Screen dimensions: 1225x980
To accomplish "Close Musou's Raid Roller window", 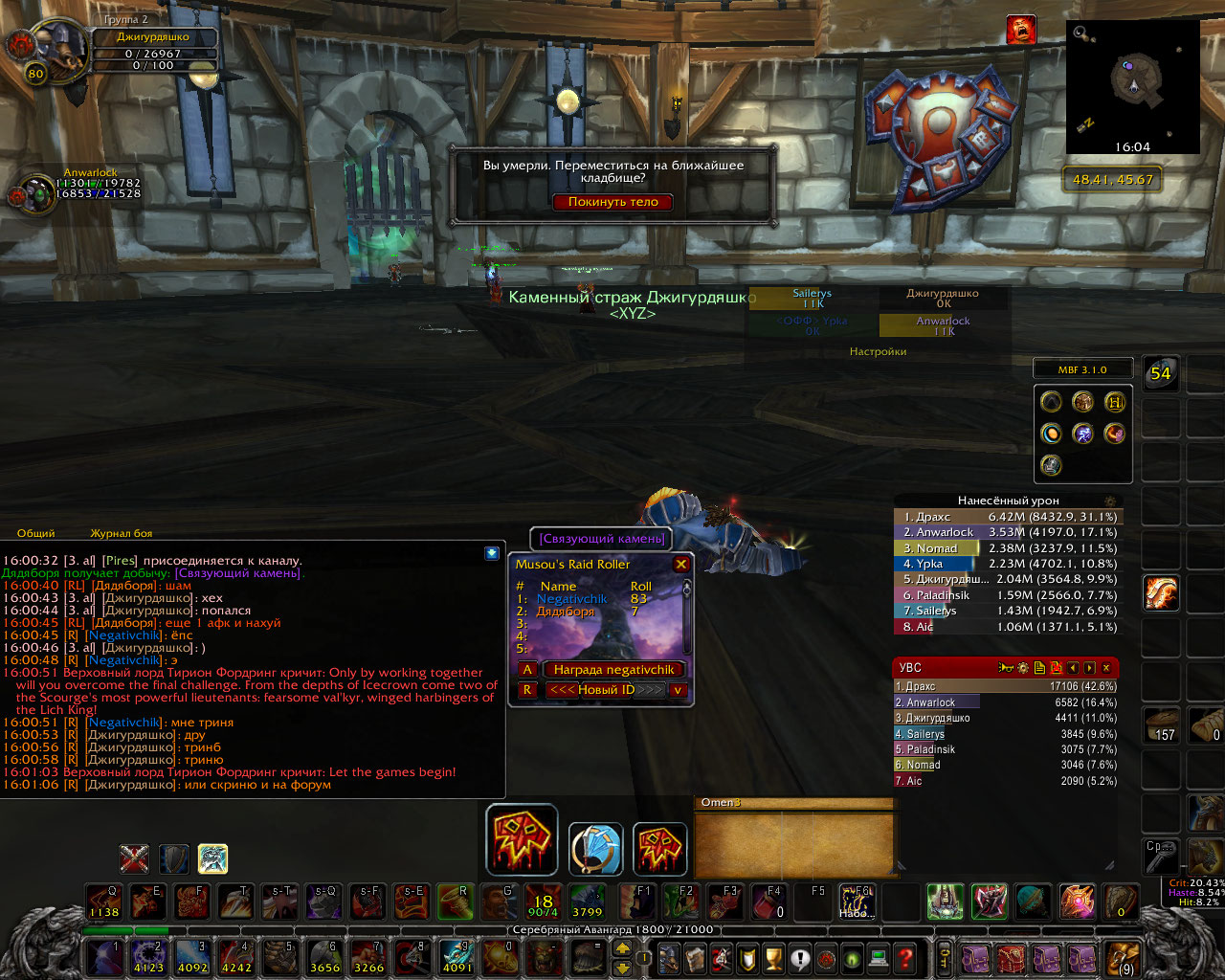I will pyautogui.click(x=681, y=565).
